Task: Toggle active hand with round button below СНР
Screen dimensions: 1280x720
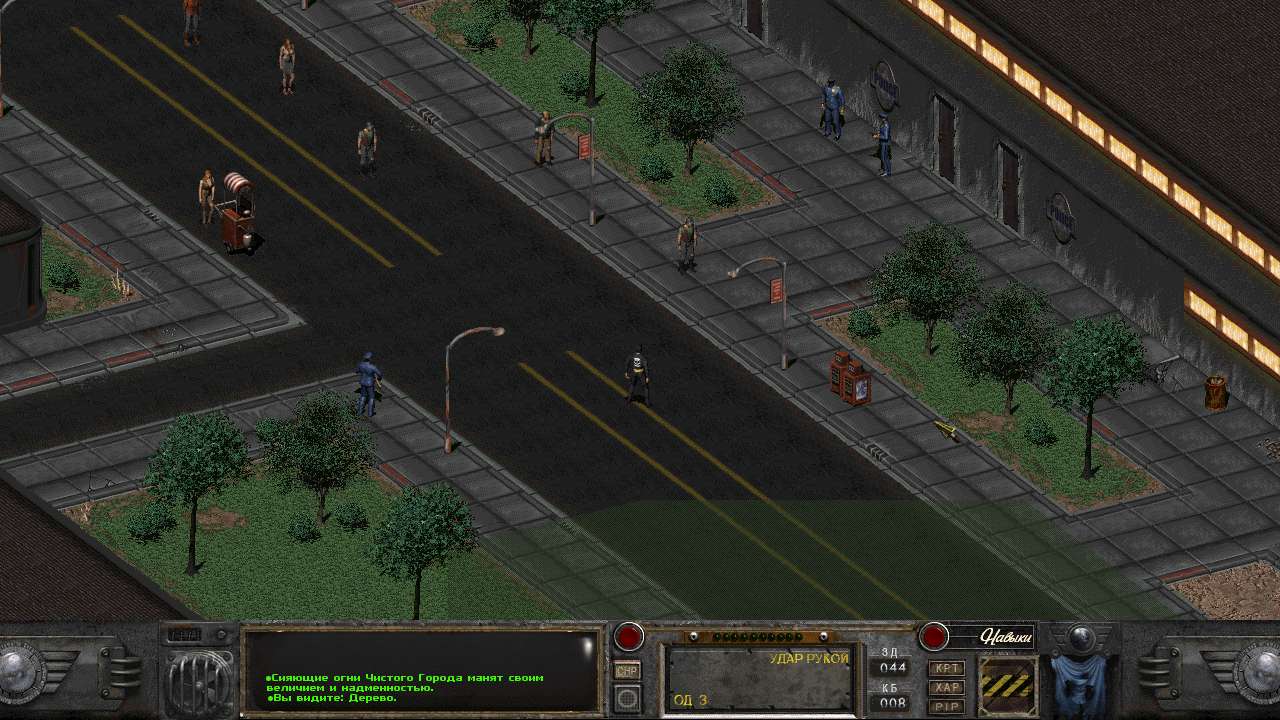Action: (626, 697)
